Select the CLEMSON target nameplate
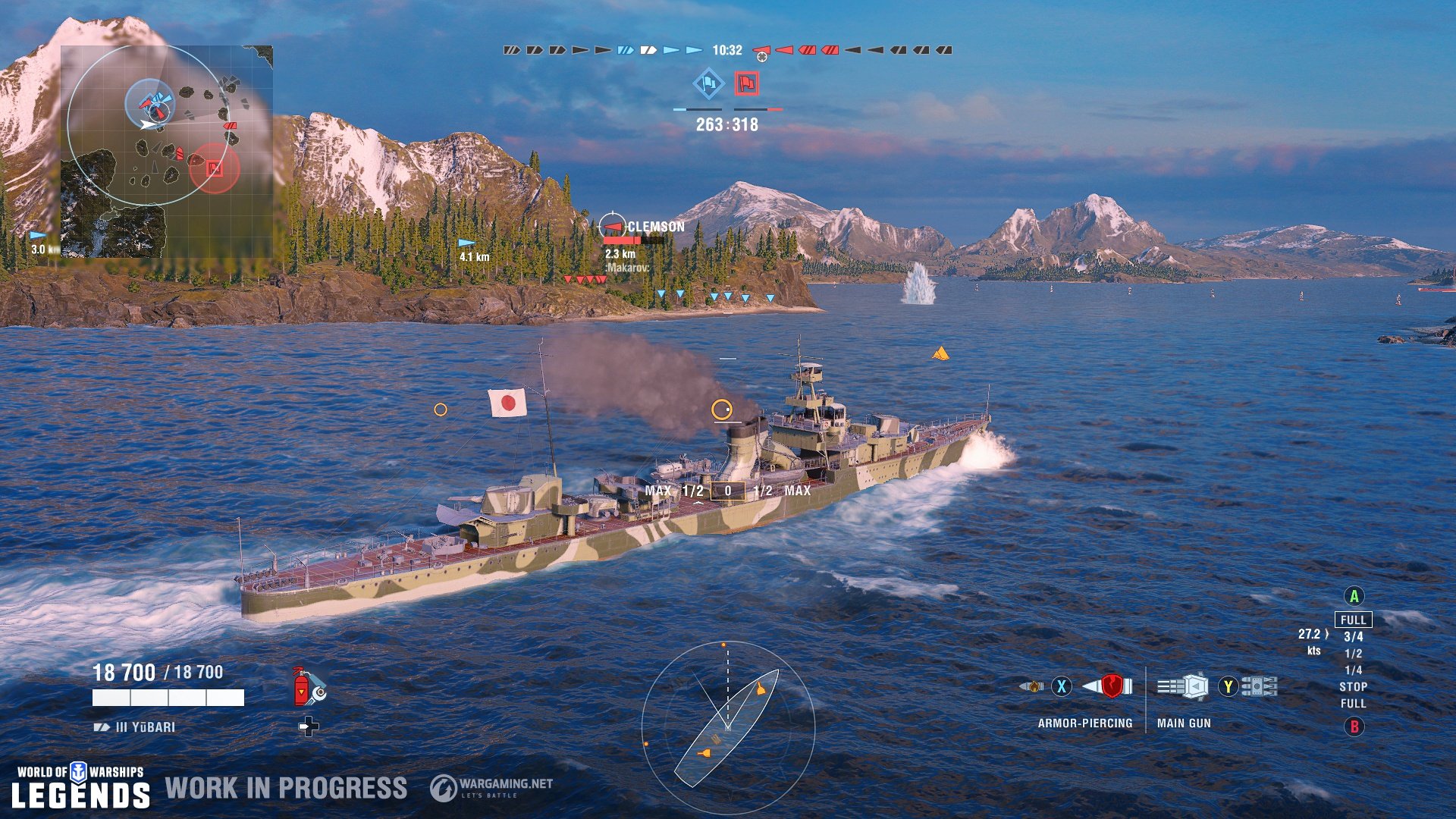Viewport: 1456px width, 819px height. (x=655, y=225)
